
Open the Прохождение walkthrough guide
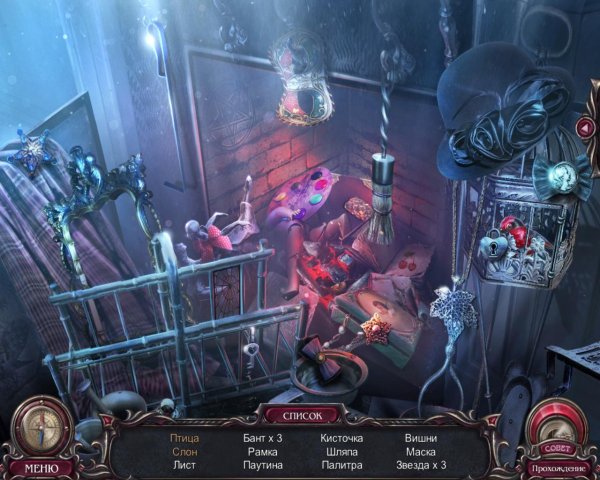point(556,468)
